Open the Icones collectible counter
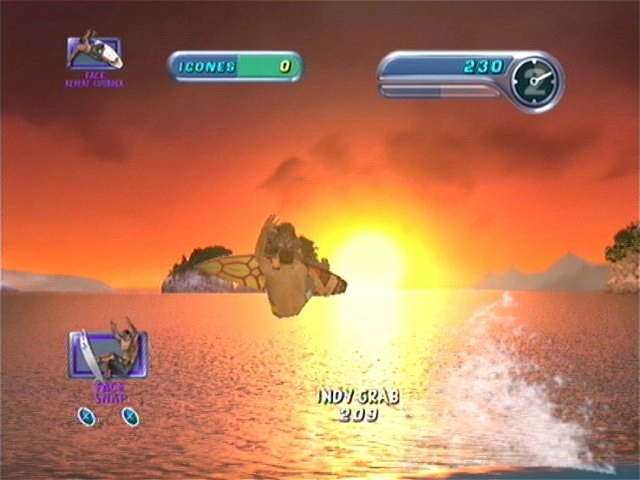The width and height of the screenshot is (640, 480). click(235, 67)
